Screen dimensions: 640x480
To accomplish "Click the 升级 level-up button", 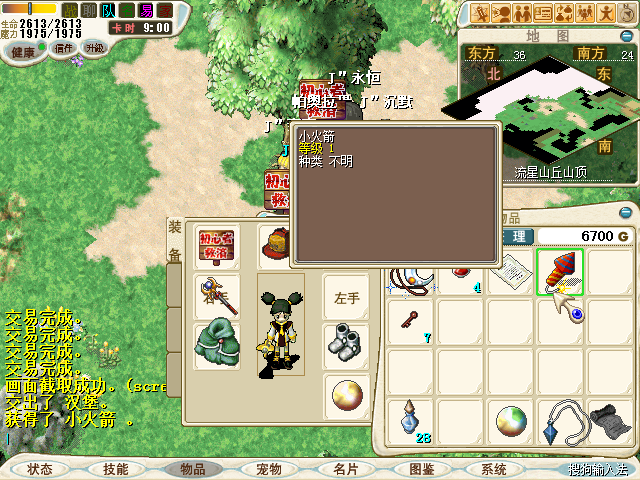I will [95, 48].
